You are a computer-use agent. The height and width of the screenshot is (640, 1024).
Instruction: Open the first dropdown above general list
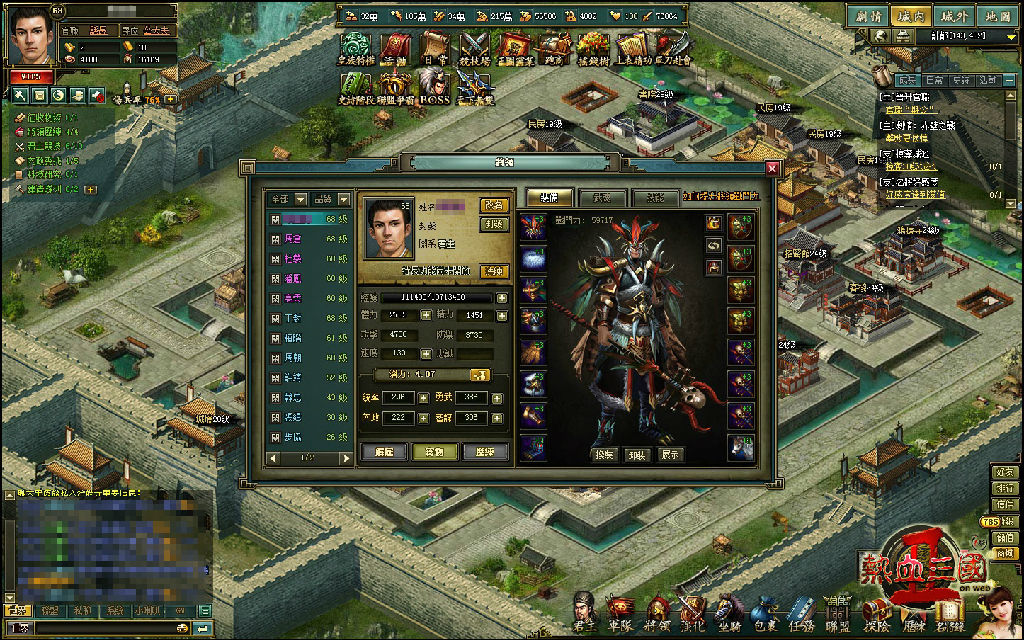point(285,199)
